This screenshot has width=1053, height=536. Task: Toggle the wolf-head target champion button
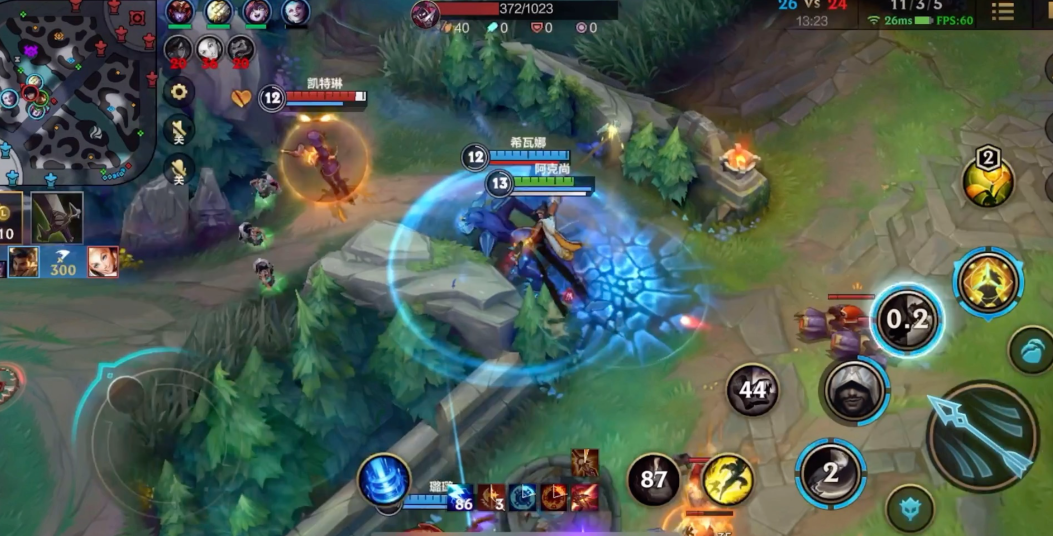click(x=910, y=507)
